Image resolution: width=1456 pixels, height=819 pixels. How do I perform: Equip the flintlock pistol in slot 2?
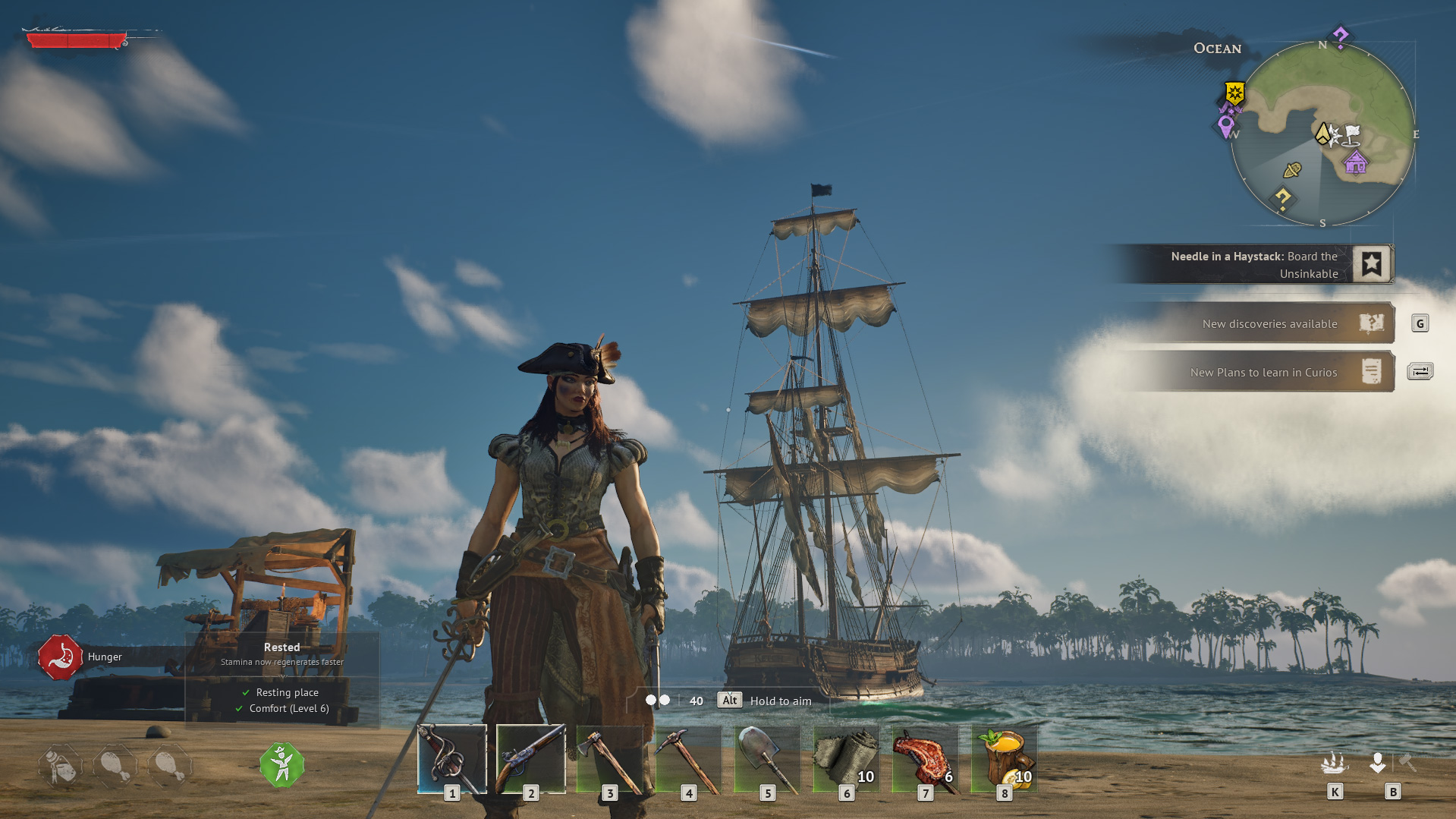tap(531, 759)
